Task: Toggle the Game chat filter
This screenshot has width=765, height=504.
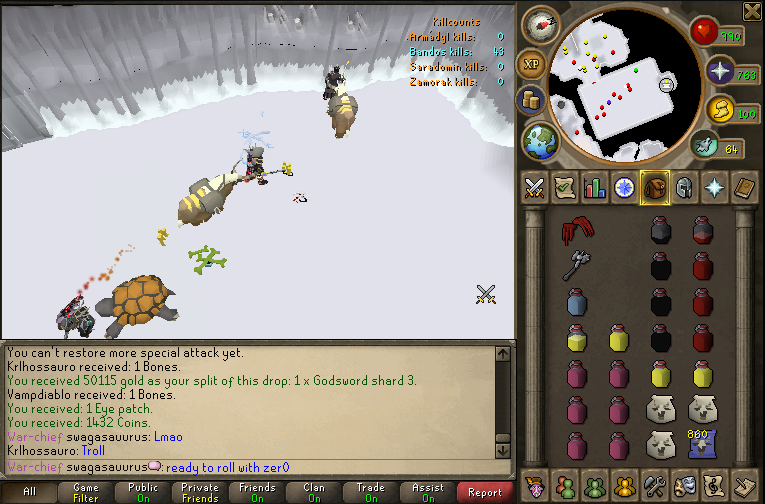Action: pyautogui.click(x=86, y=492)
